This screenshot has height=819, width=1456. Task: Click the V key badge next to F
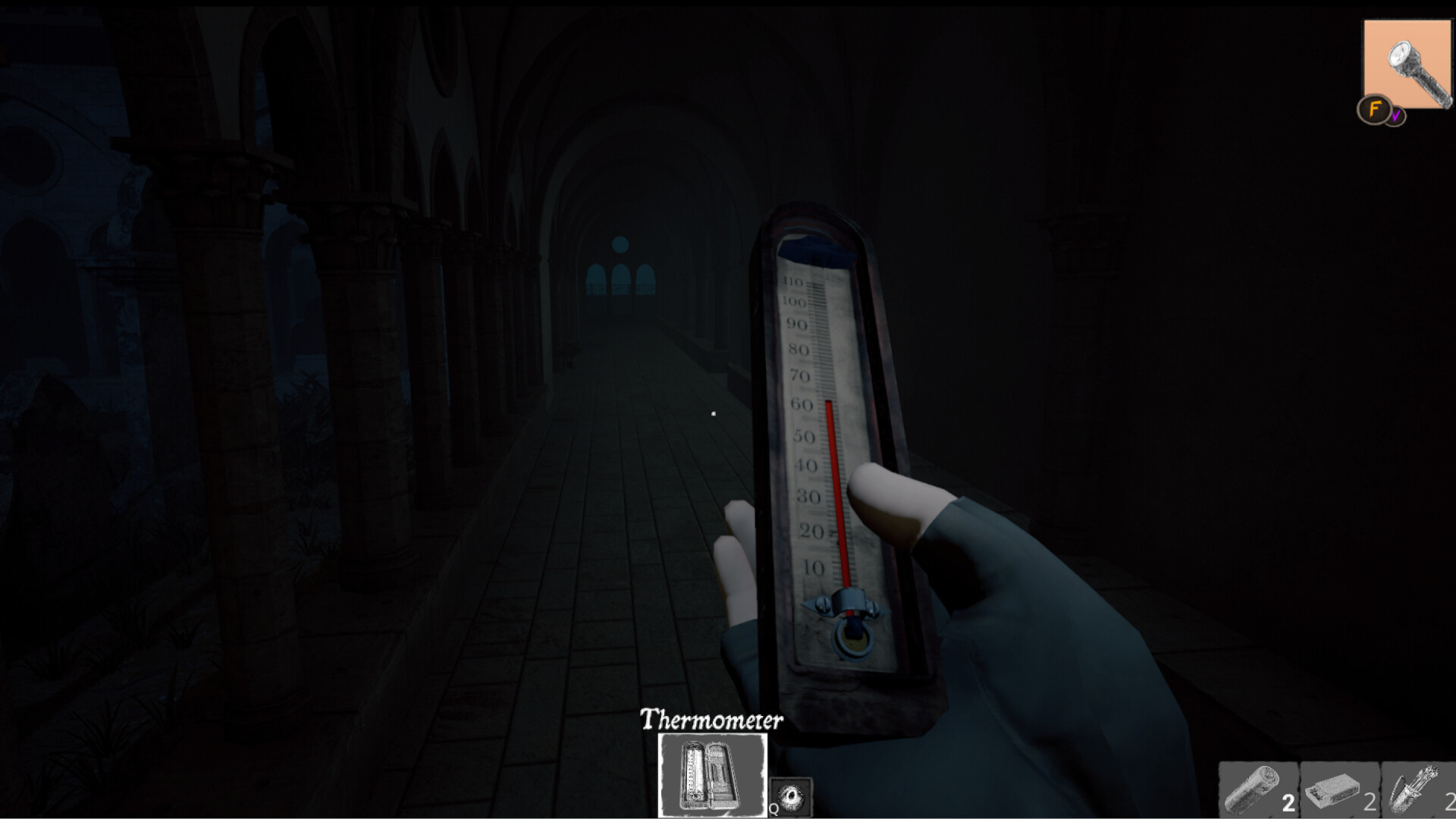tap(1395, 115)
